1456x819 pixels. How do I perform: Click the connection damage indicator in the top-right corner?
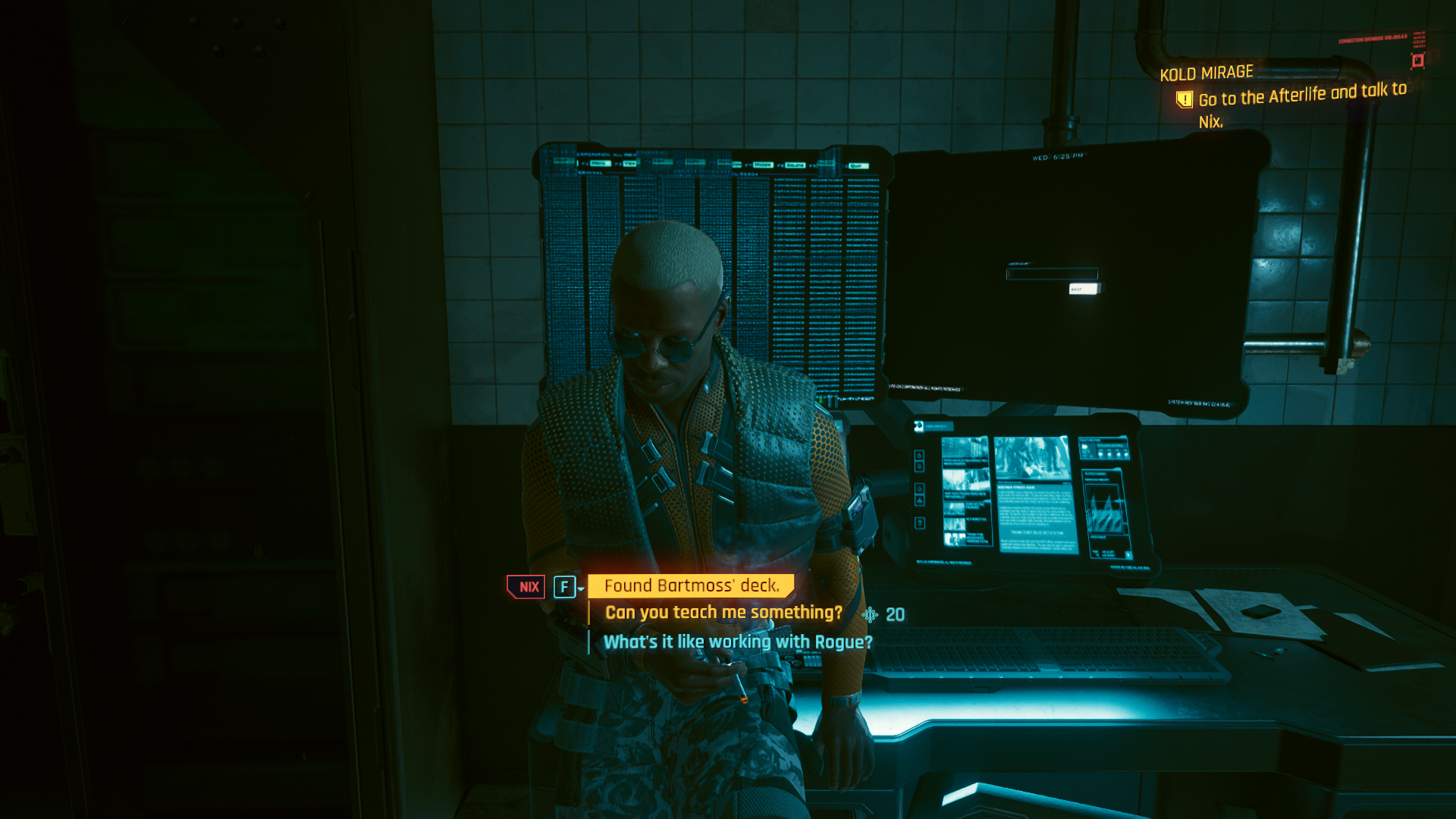pos(1418,61)
